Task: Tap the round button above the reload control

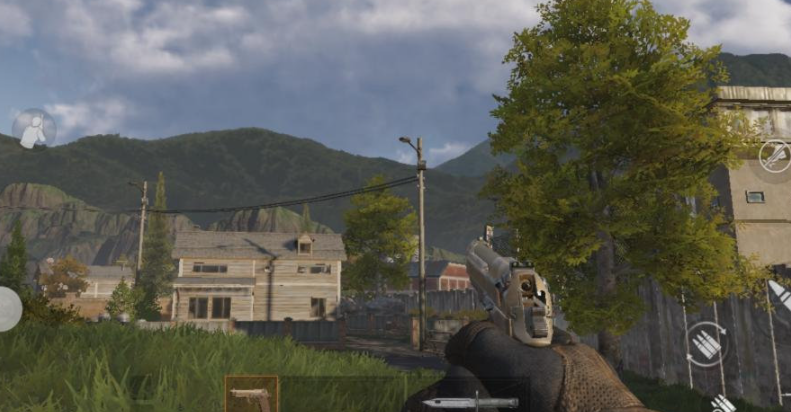Action: 775,155
